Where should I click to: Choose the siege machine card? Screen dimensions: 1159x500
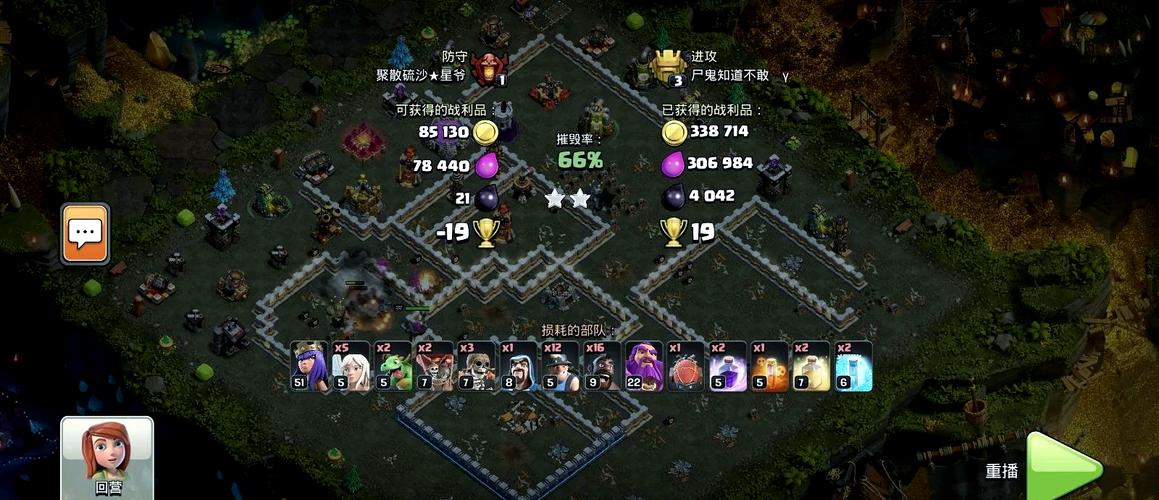click(686, 366)
